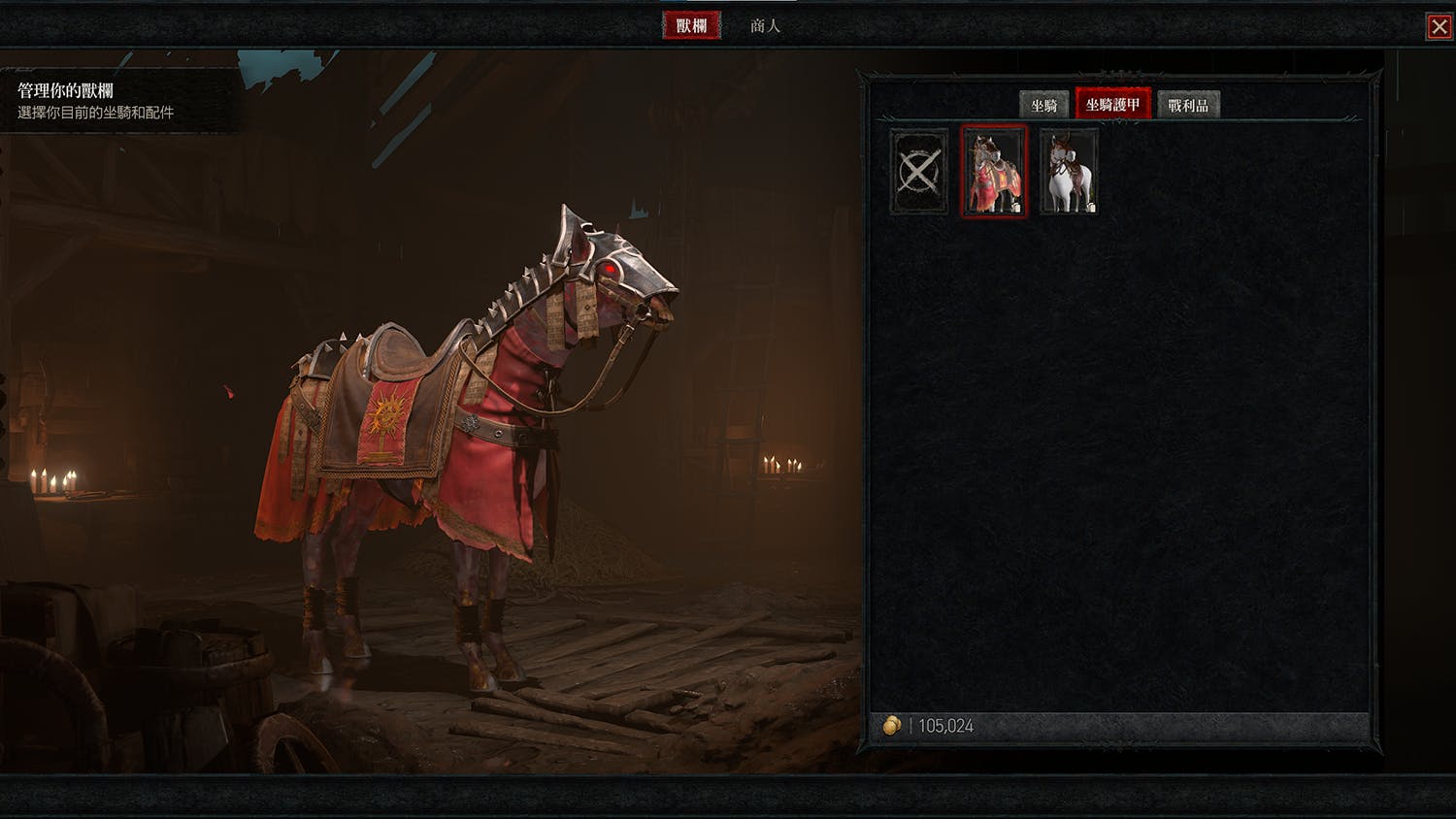Show the 戰利品 trophies tab
This screenshot has width=1456, height=819.
point(1188,105)
